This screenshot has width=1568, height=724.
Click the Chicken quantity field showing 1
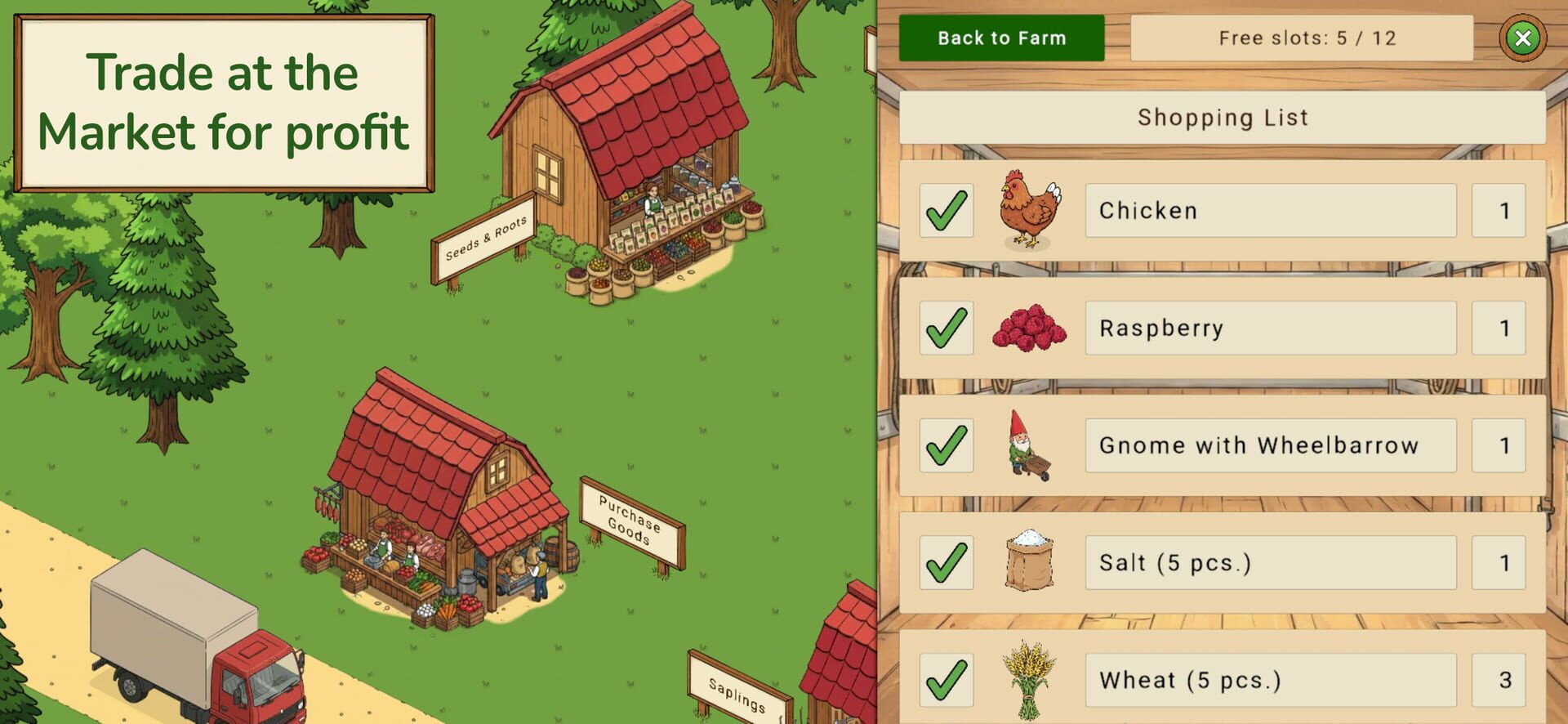coord(1499,210)
